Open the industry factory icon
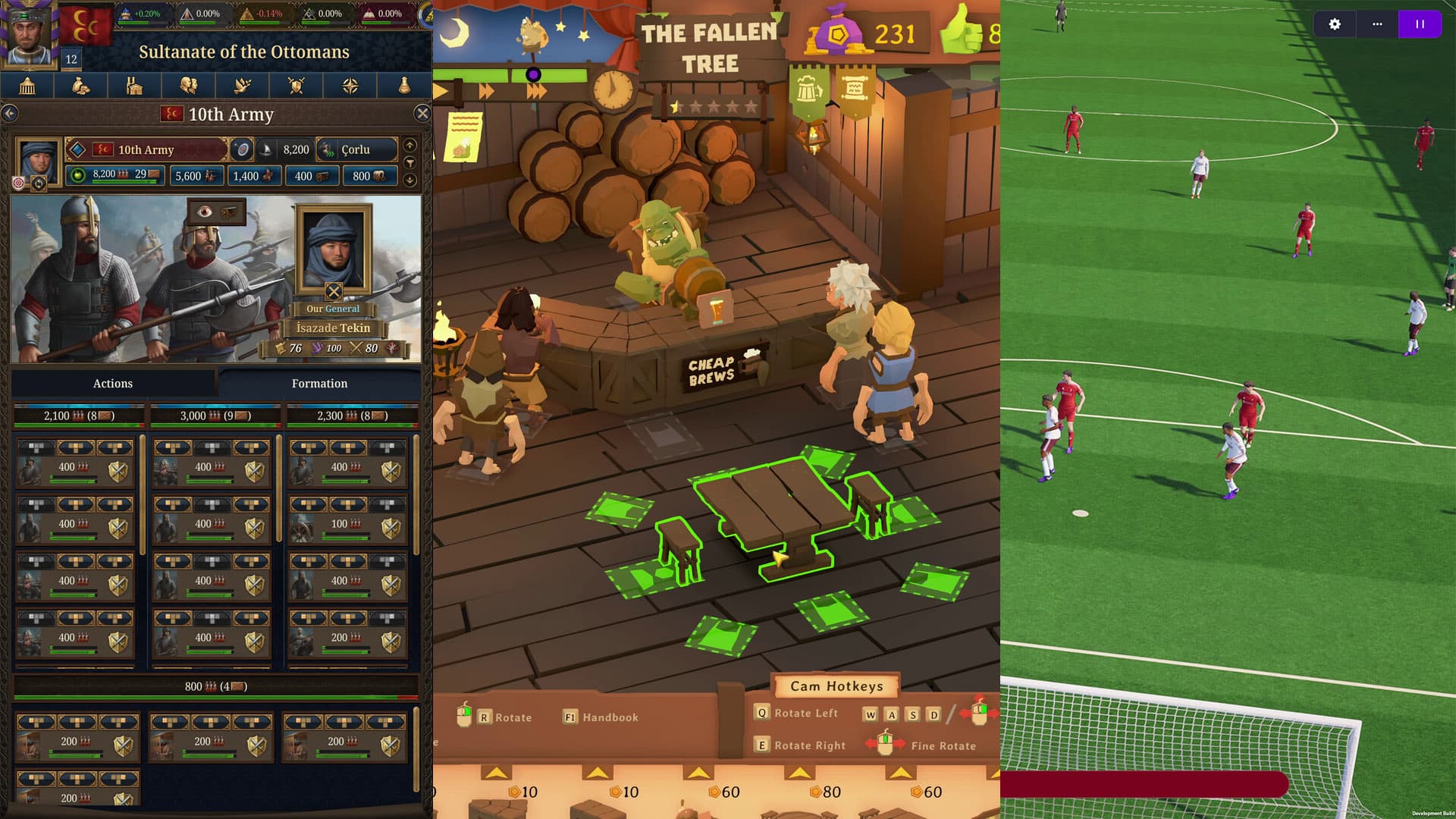Image resolution: width=1456 pixels, height=819 pixels. [133, 86]
